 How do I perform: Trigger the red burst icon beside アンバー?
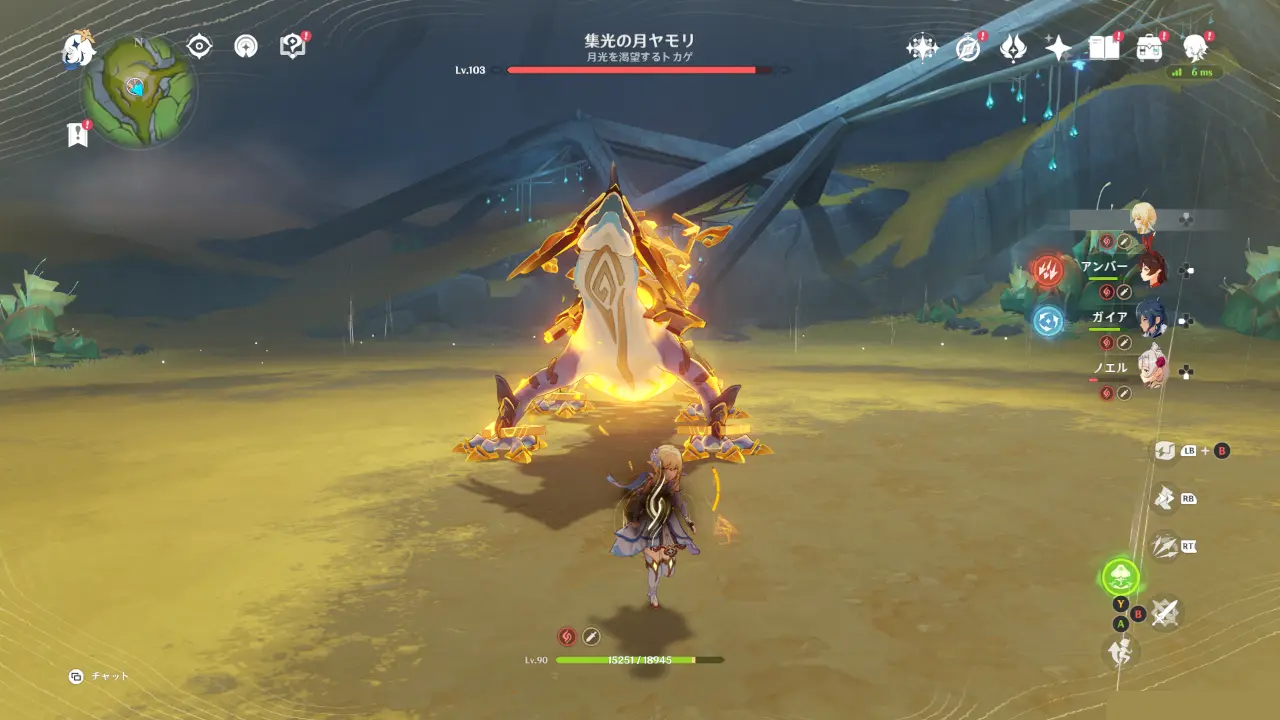pyautogui.click(x=1048, y=270)
